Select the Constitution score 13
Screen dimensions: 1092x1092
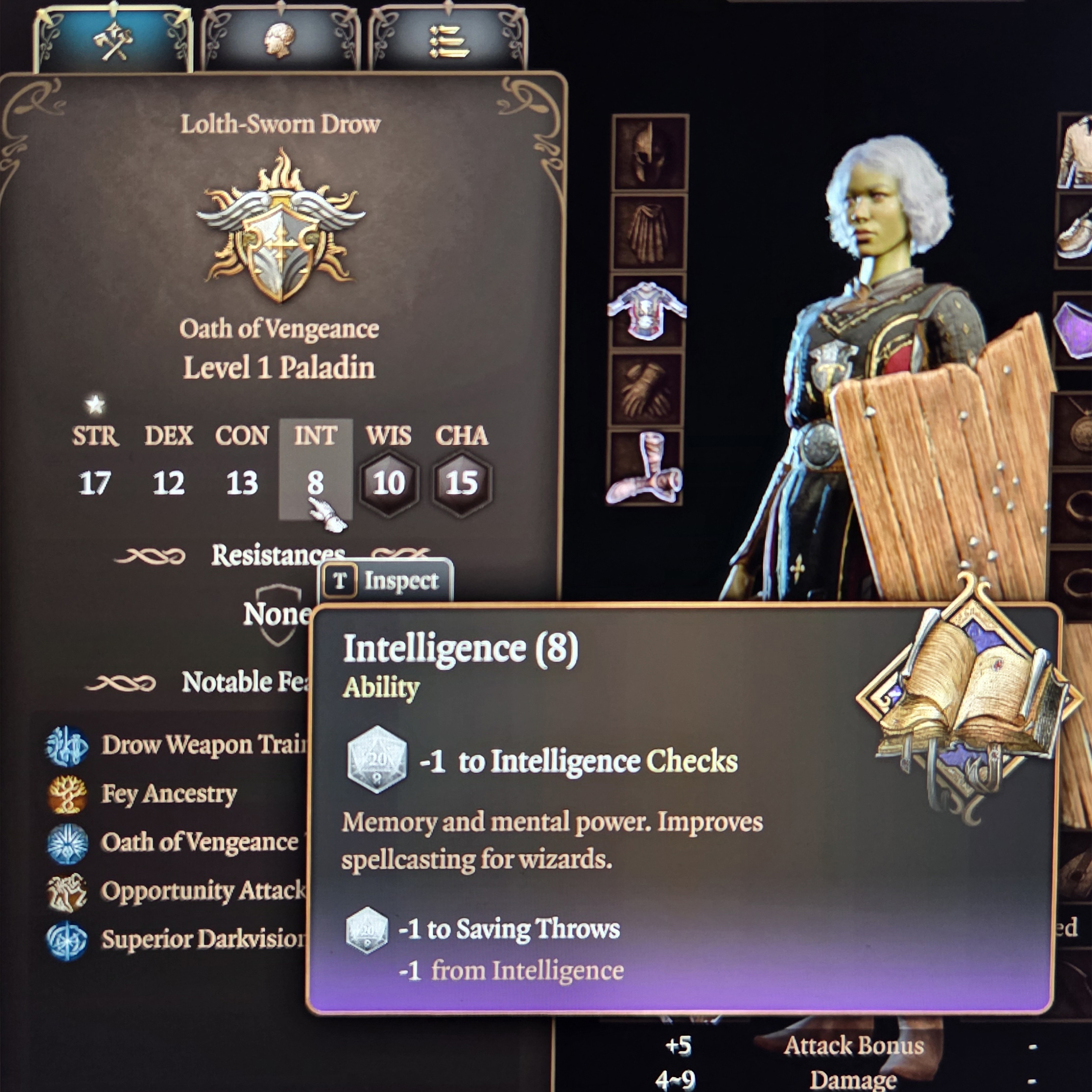click(x=242, y=483)
